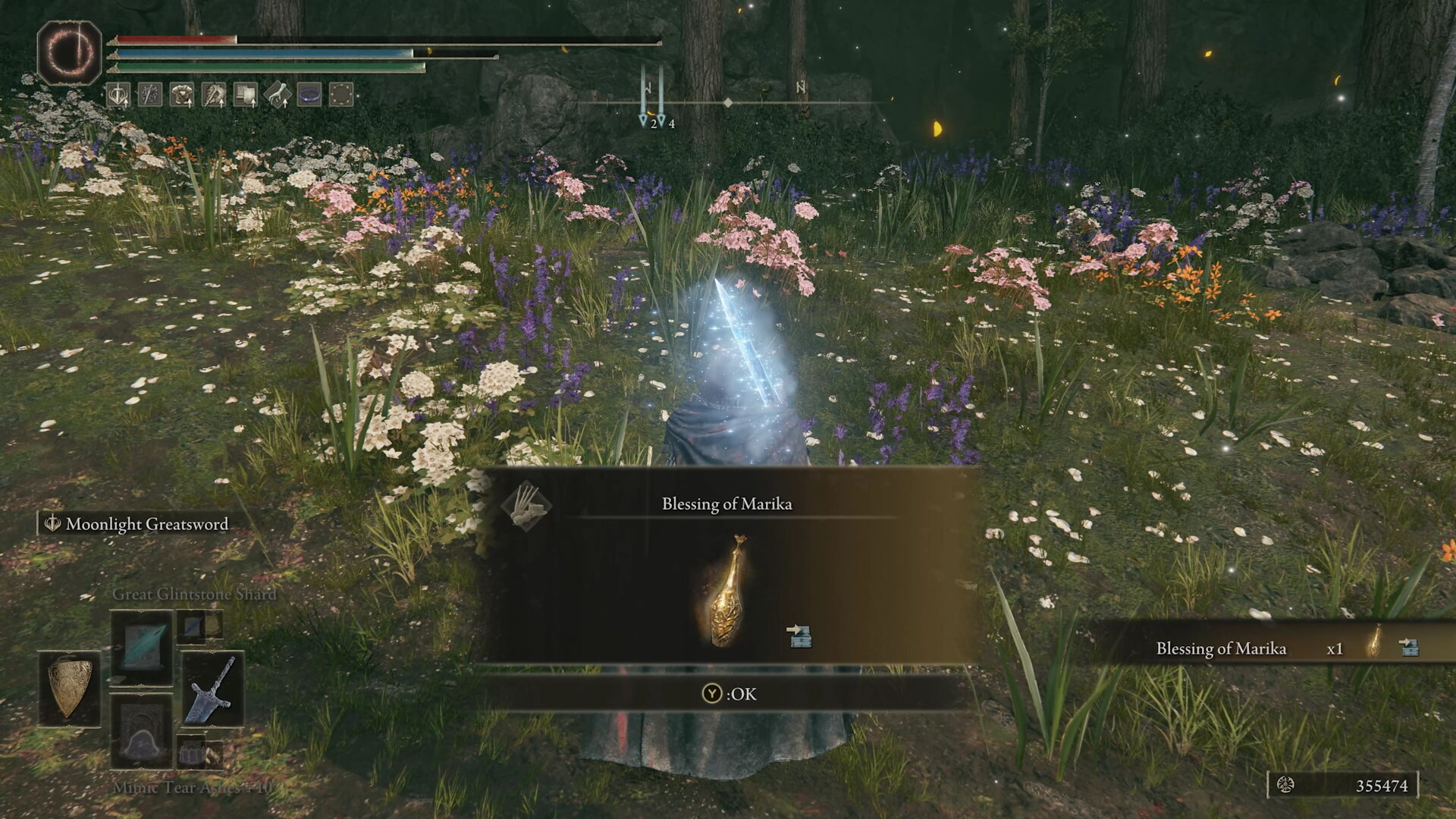The height and width of the screenshot is (819, 1456).
Task: Select the Moonlight Greatsword weapon slot
Action: coord(212,689)
